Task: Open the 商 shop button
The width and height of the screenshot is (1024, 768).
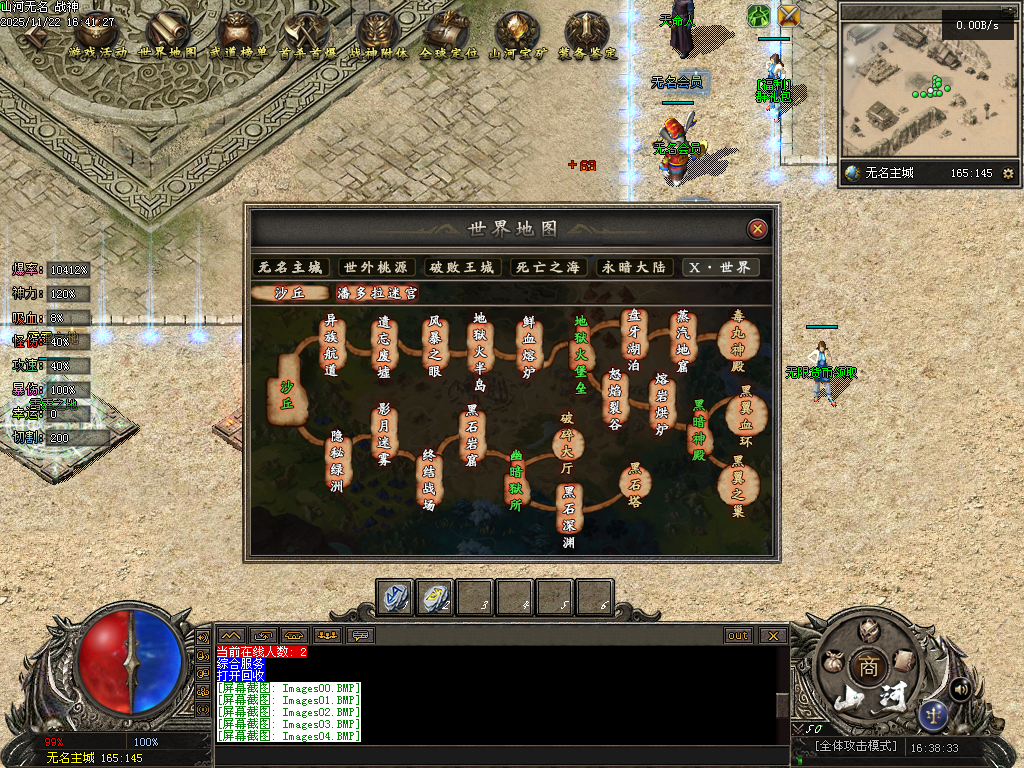Action: 863,667
